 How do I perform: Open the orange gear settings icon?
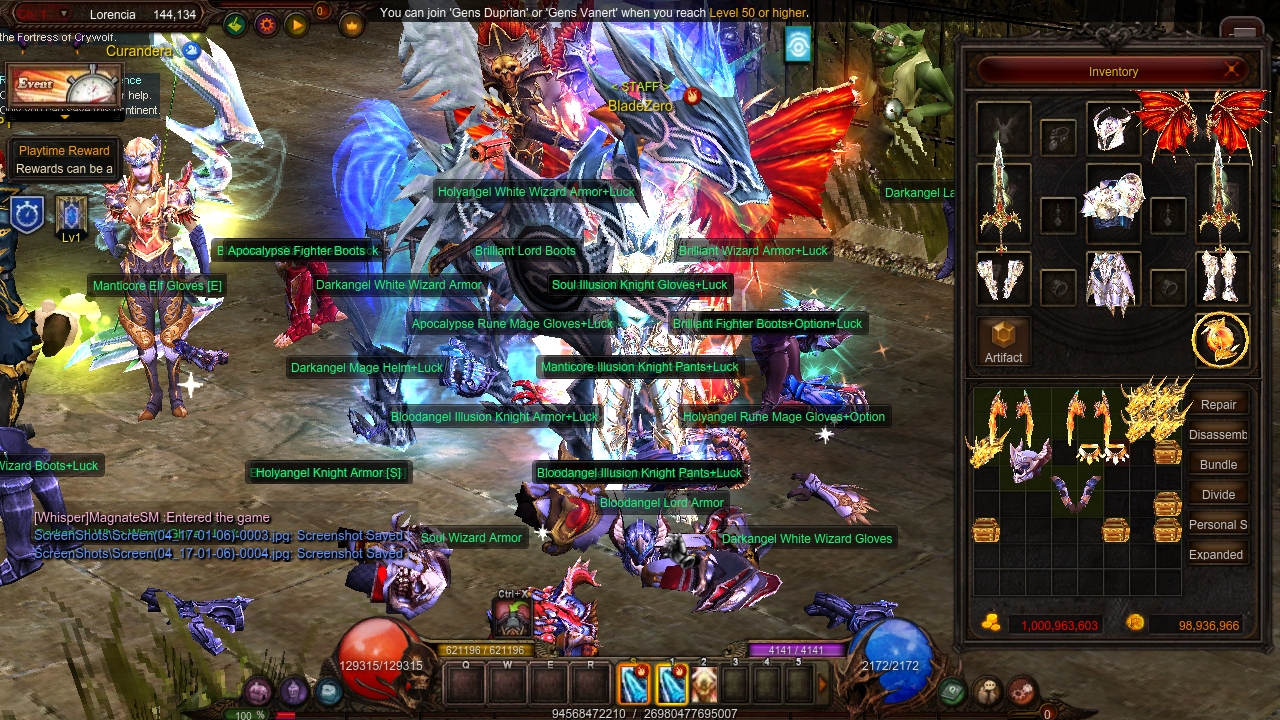pos(266,24)
